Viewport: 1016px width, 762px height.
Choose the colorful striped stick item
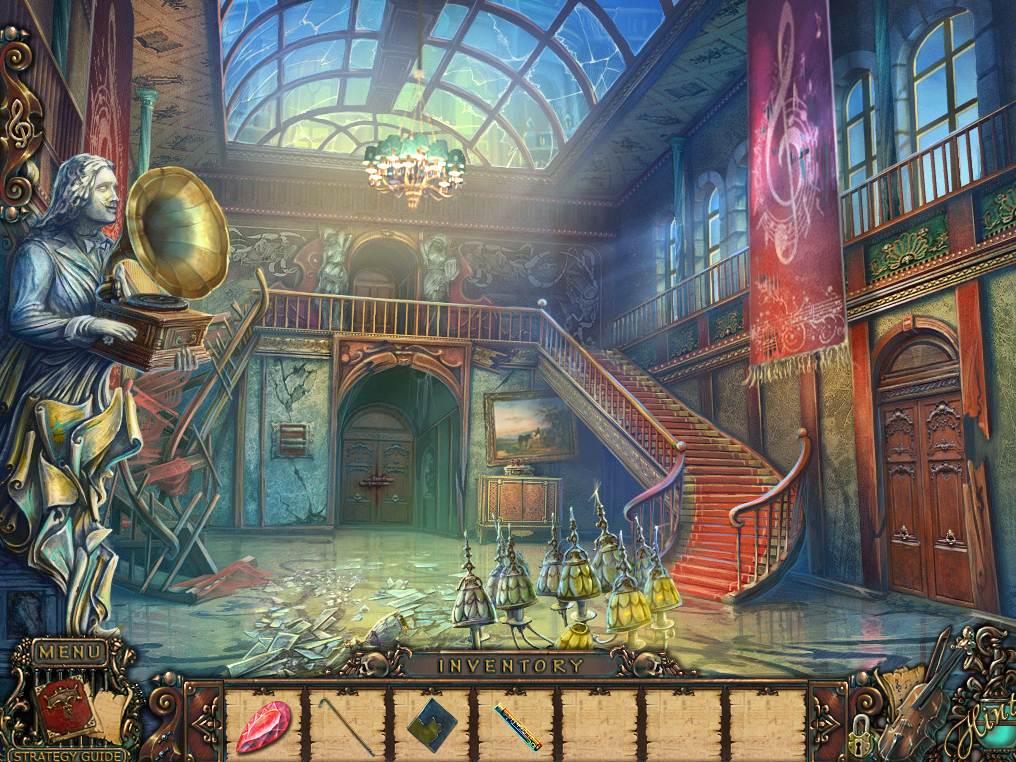[x=517, y=726]
